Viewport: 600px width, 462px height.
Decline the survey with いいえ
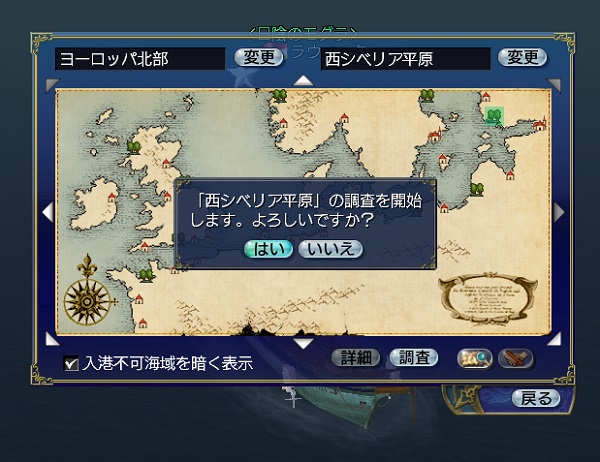click(x=330, y=249)
